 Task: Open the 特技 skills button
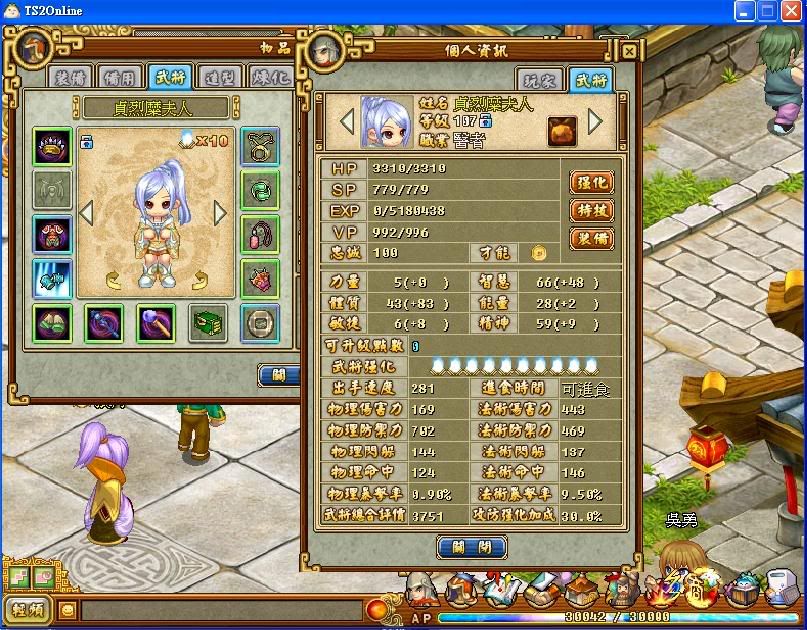tap(590, 210)
